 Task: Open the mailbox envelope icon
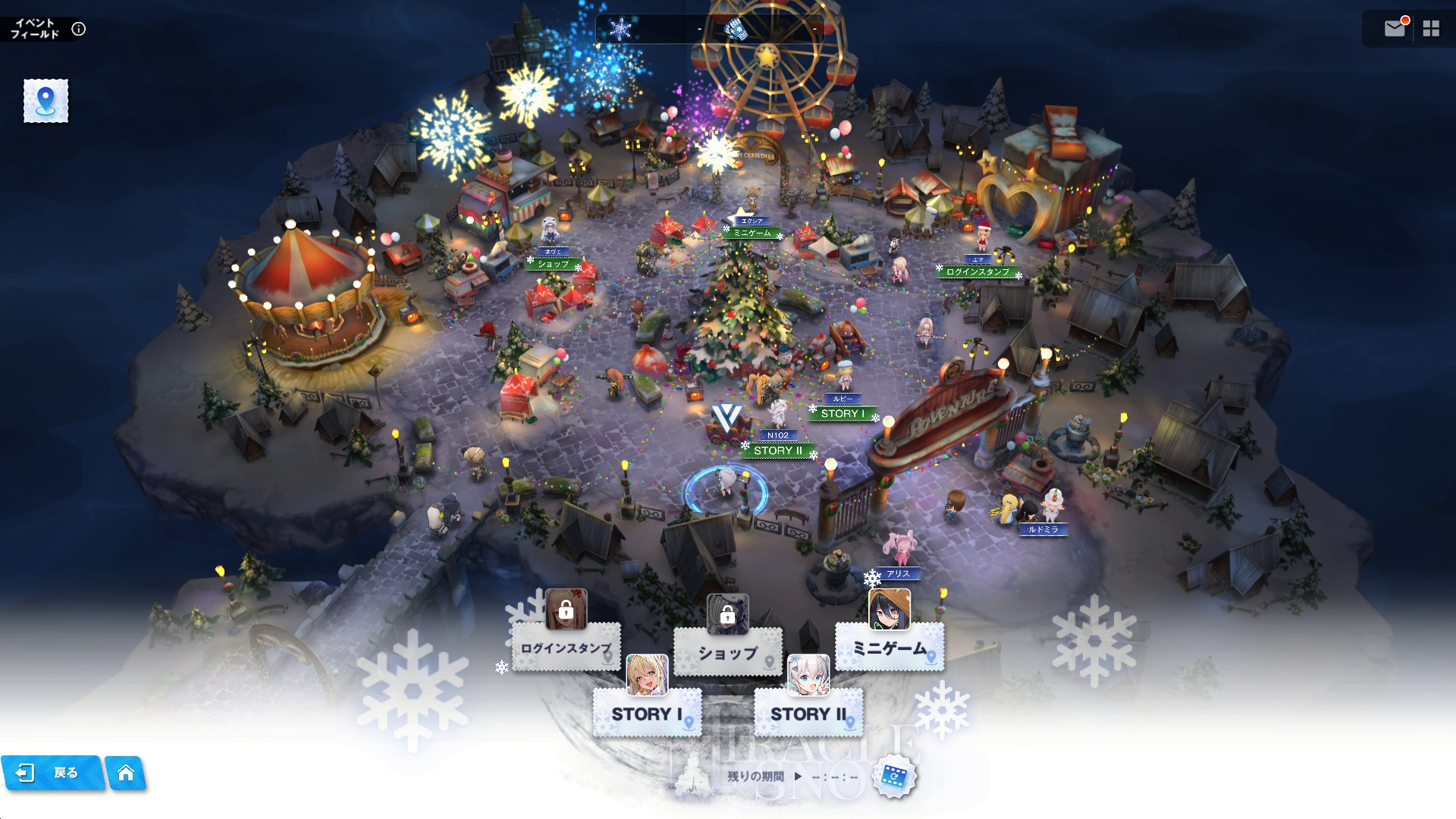(x=1394, y=29)
